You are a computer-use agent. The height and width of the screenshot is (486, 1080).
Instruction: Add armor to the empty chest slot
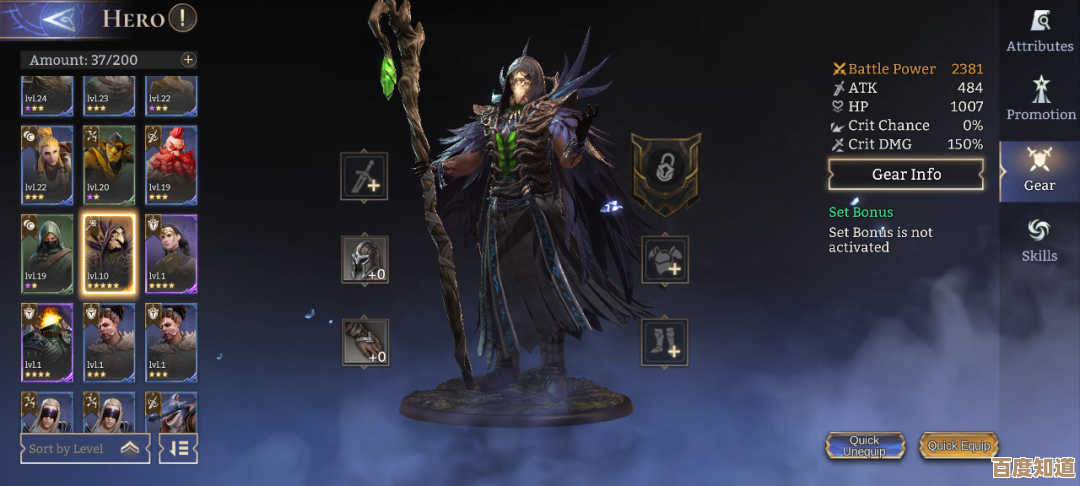[665, 260]
